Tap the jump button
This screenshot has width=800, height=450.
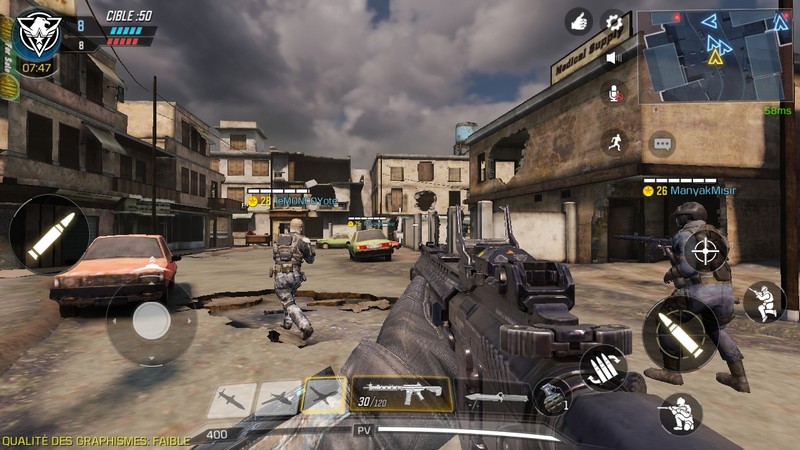click(764, 302)
